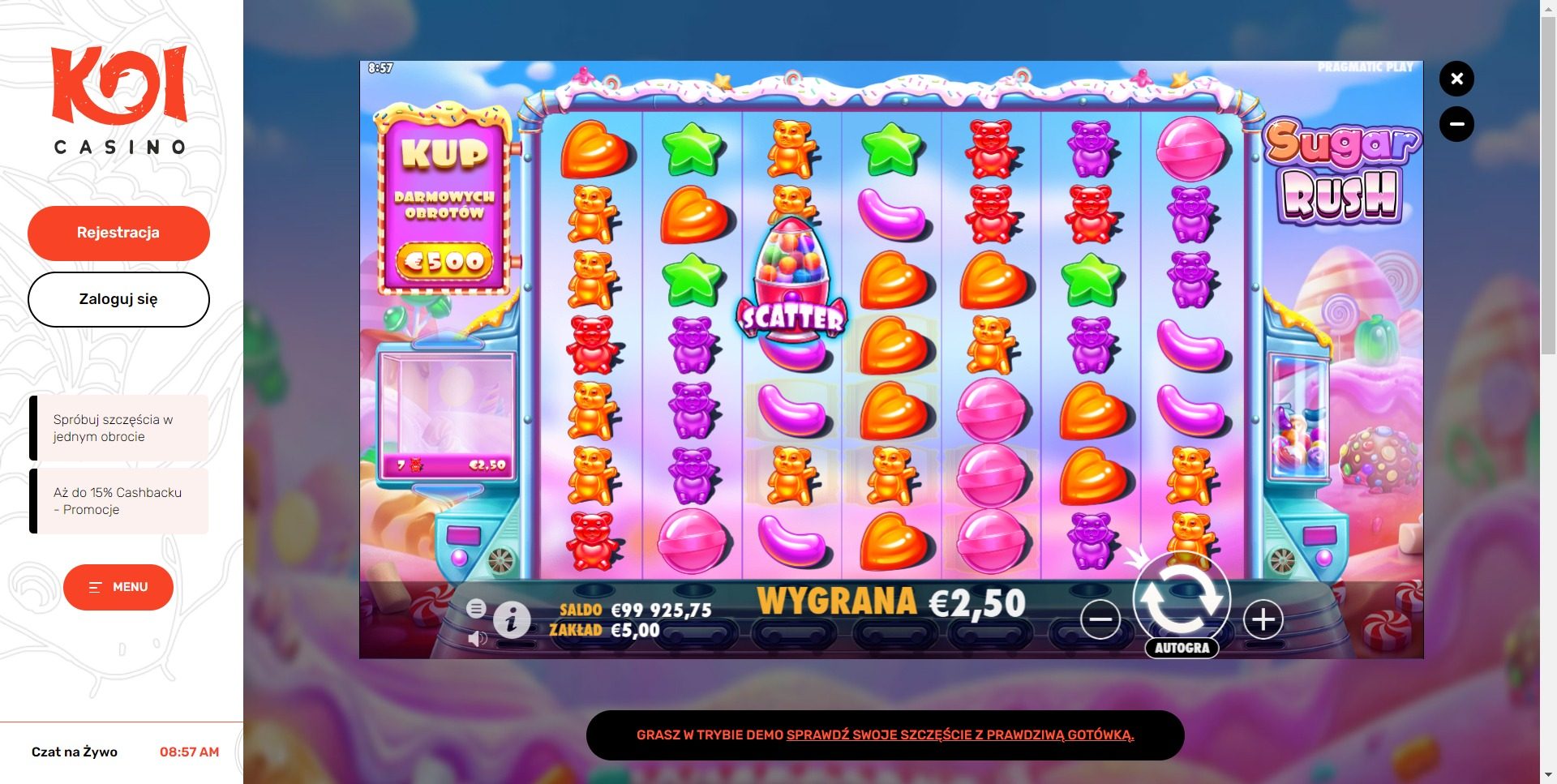Open the hamburger menu on the game bar

pyautogui.click(x=477, y=606)
